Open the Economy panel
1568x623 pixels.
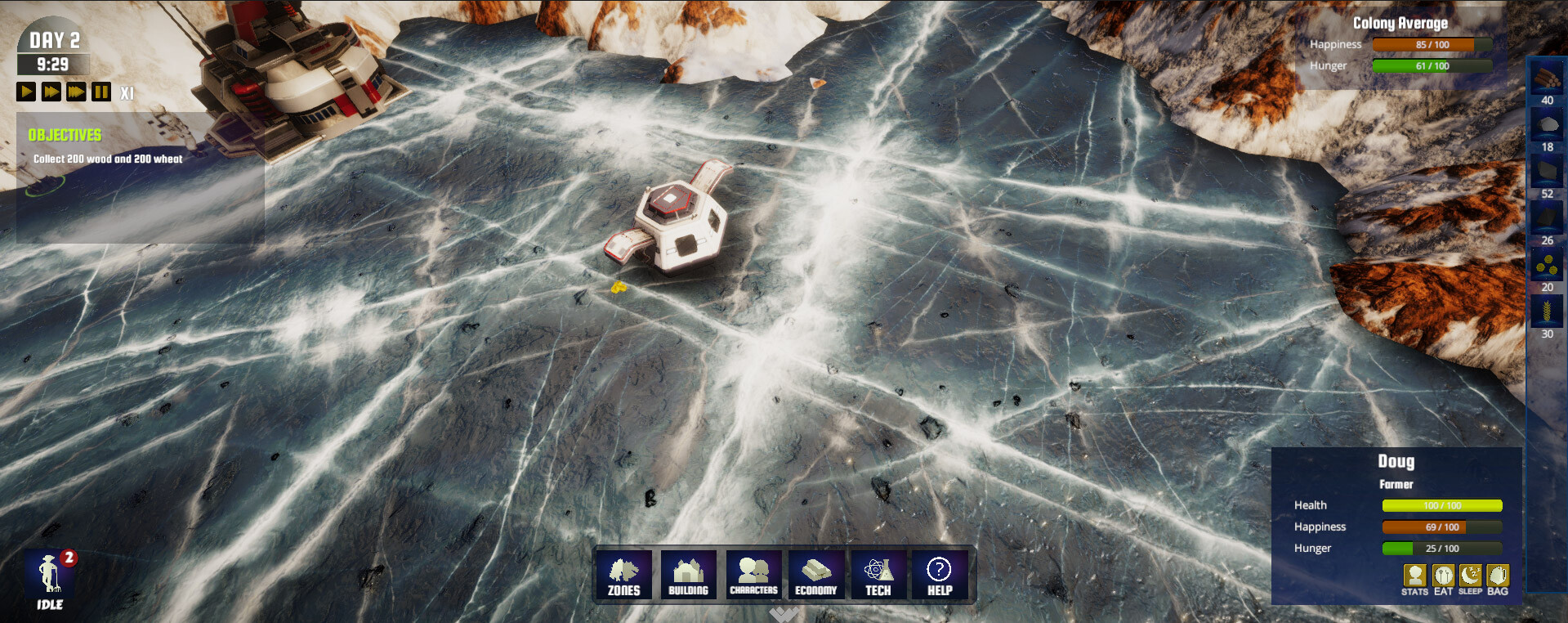click(815, 575)
